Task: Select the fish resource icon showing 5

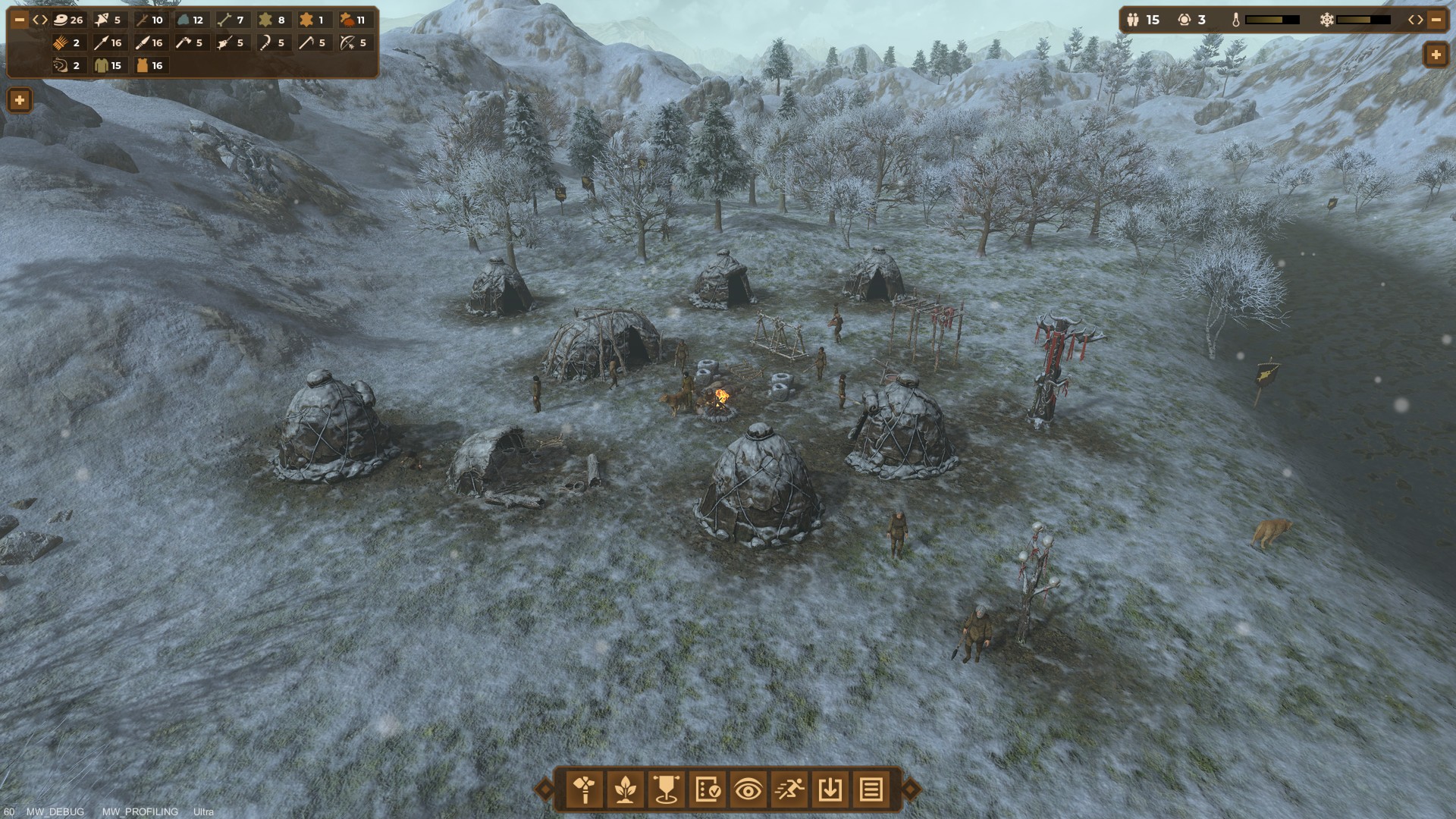Action: click(105, 20)
